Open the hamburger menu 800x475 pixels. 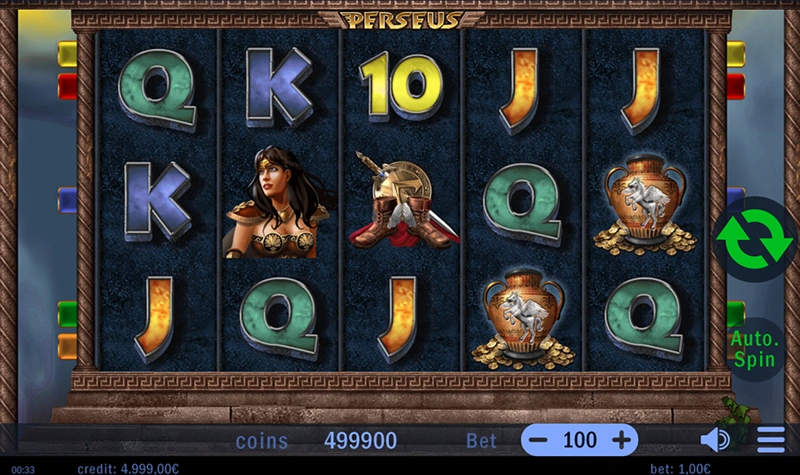[x=770, y=440]
